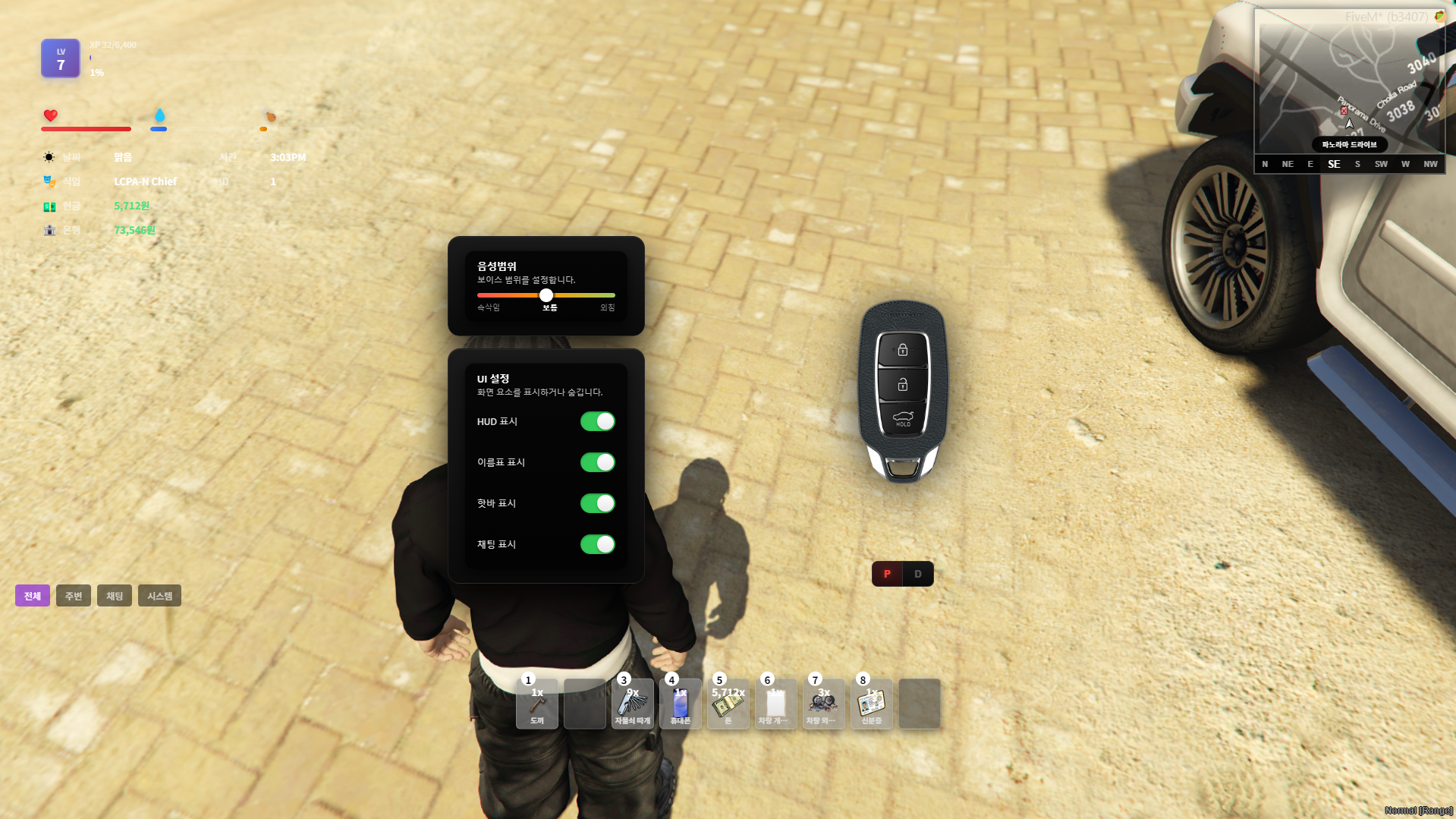
Task: Select the 도끼 axe hotbar slot
Action: point(537,704)
